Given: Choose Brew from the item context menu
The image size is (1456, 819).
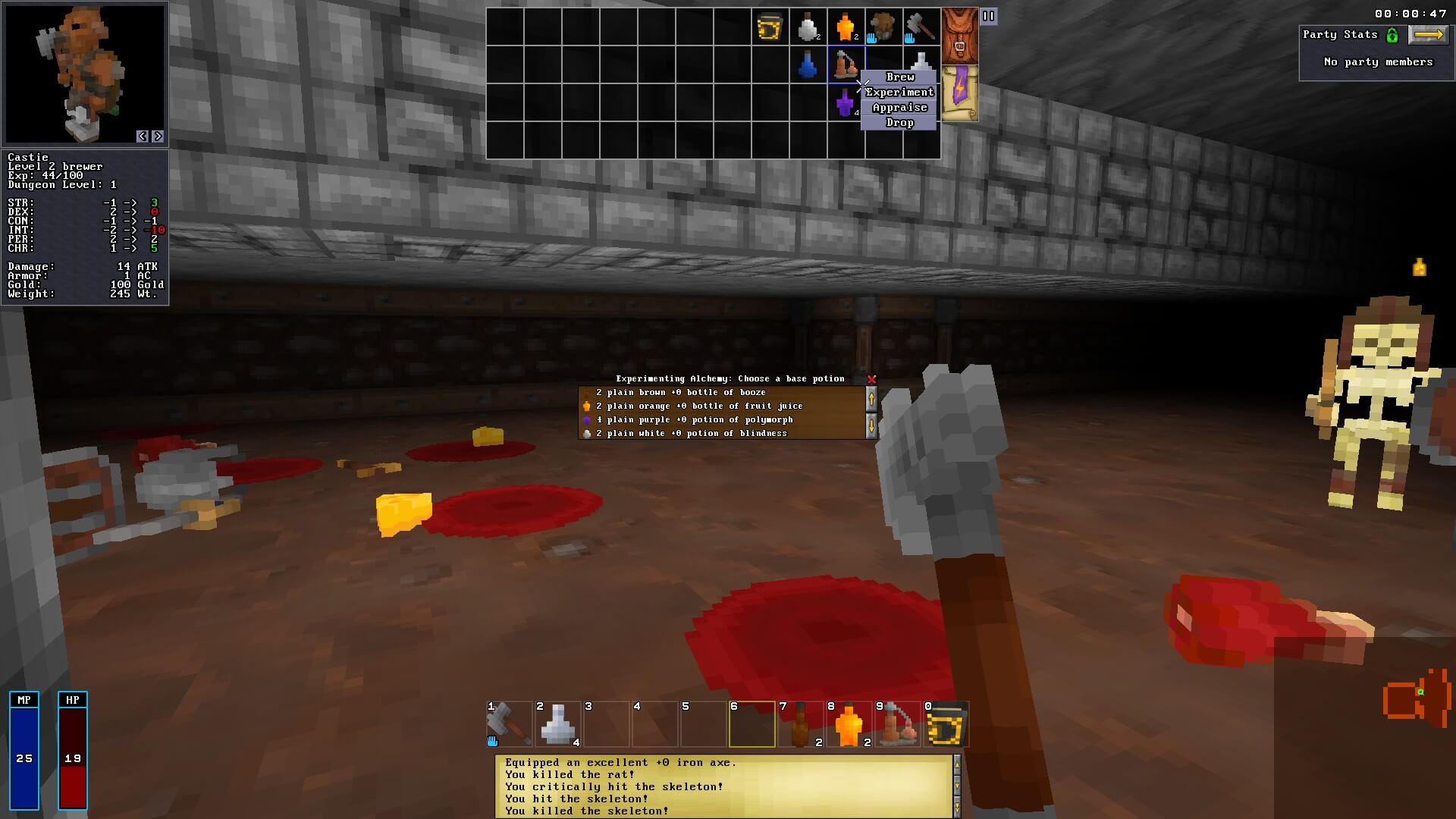Looking at the screenshot, I should (x=899, y=77).
